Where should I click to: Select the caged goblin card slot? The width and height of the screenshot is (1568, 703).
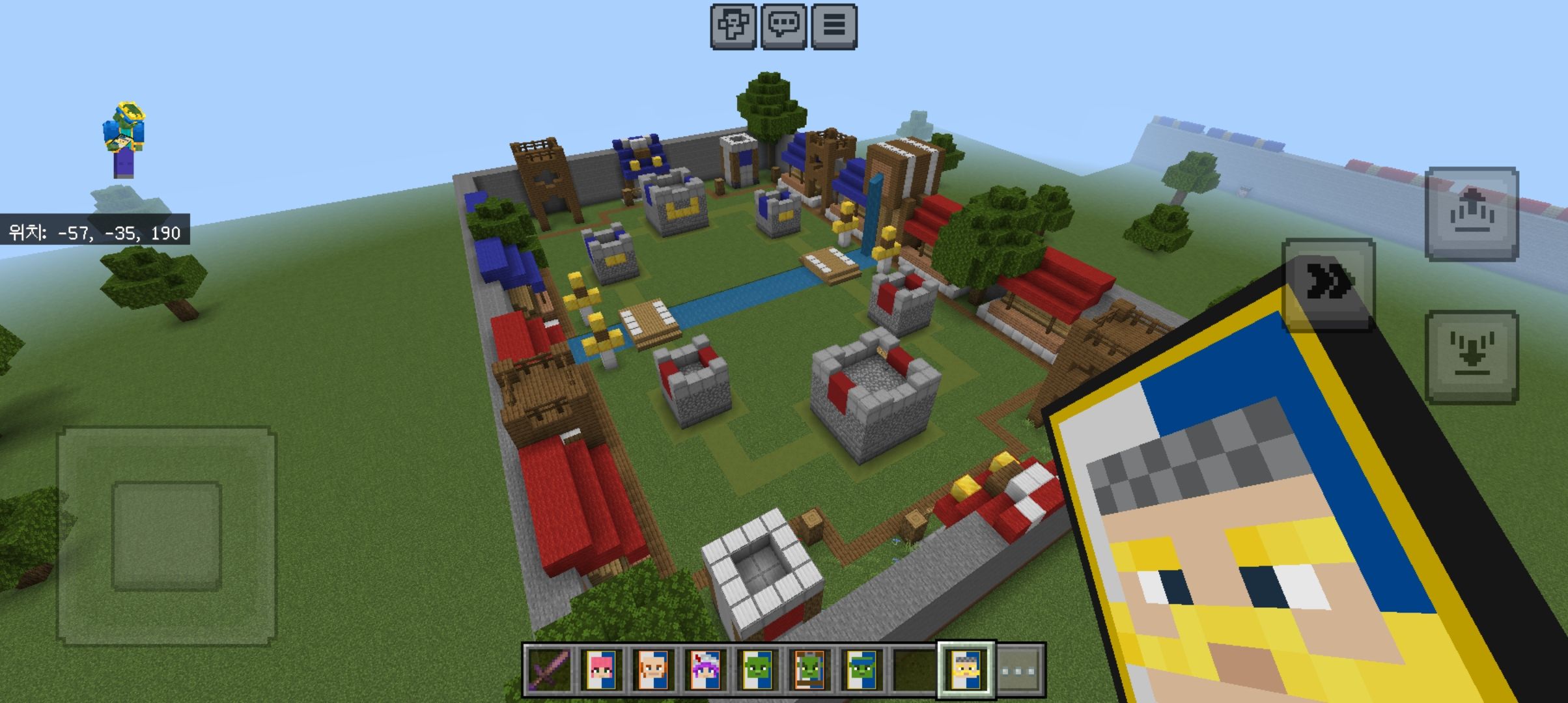click(x=810, y=670)
